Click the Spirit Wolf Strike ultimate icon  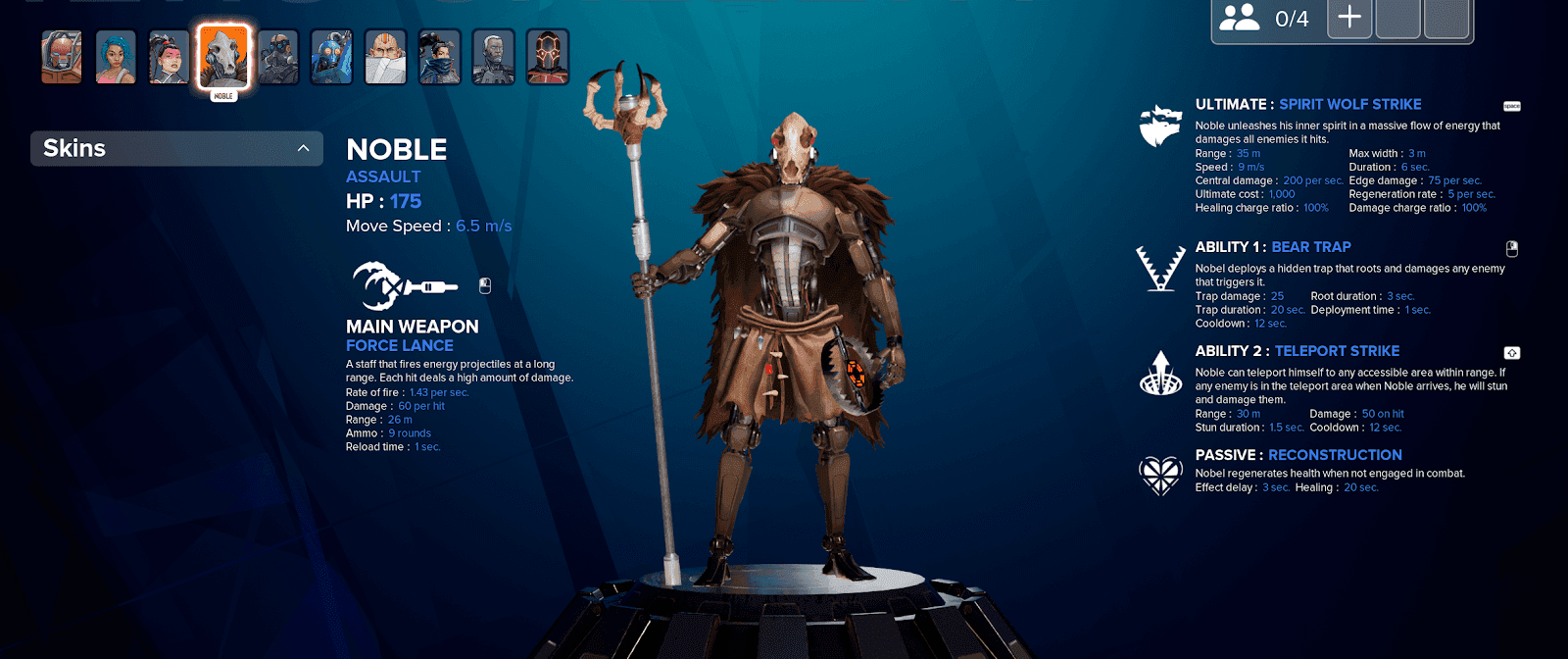point(1160,126)
